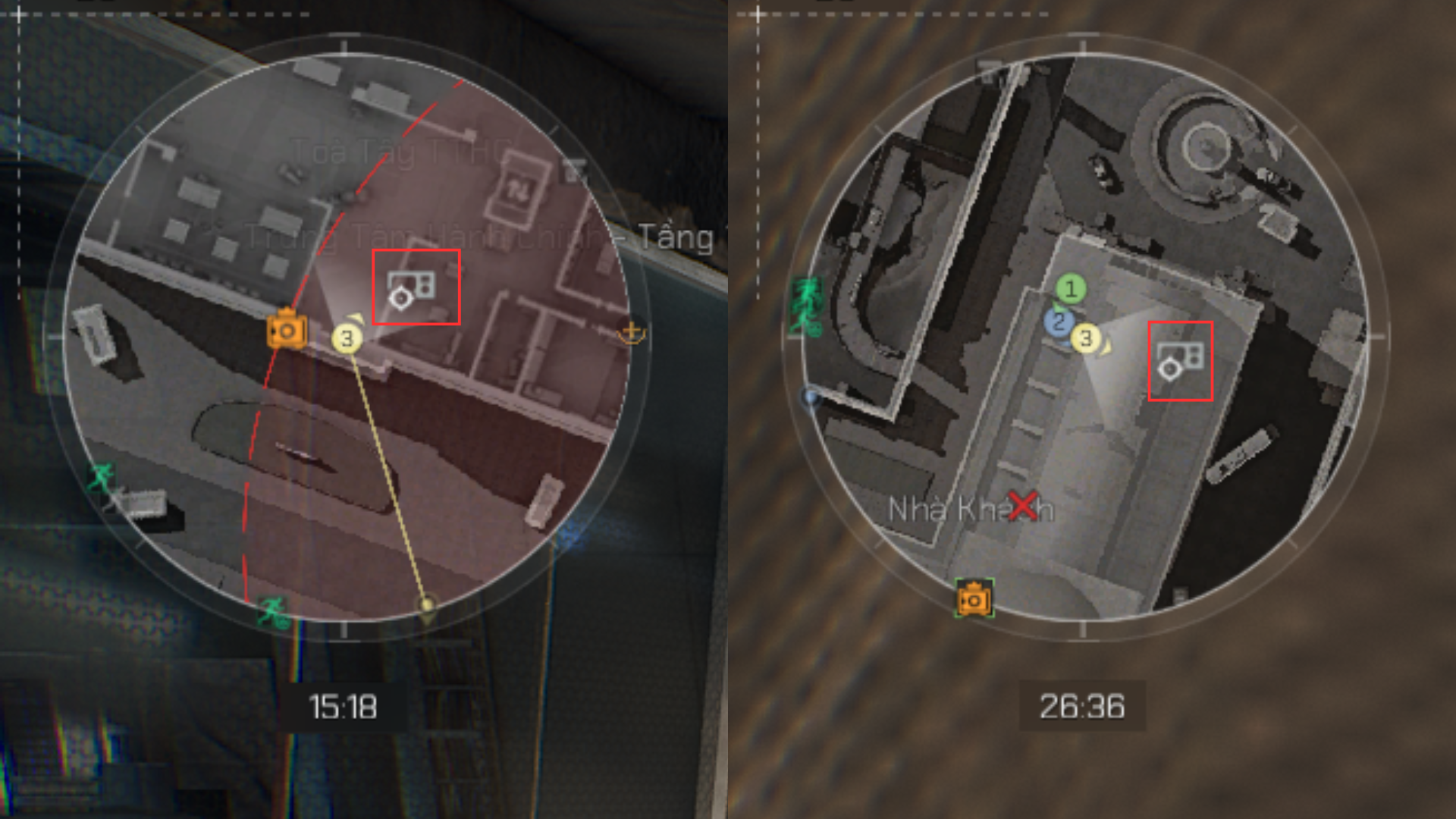Select green teammate marker 1

coord(1071,288)
